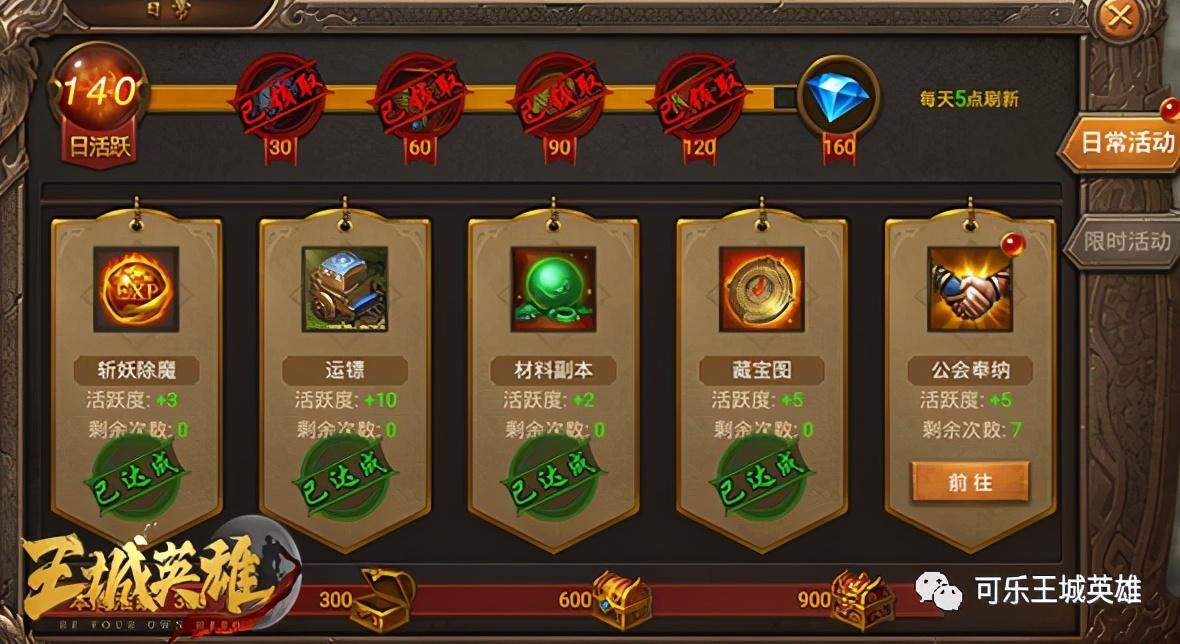Choose the 材料副本 green orb icon

pyautogui.click(x=553, y=290)
